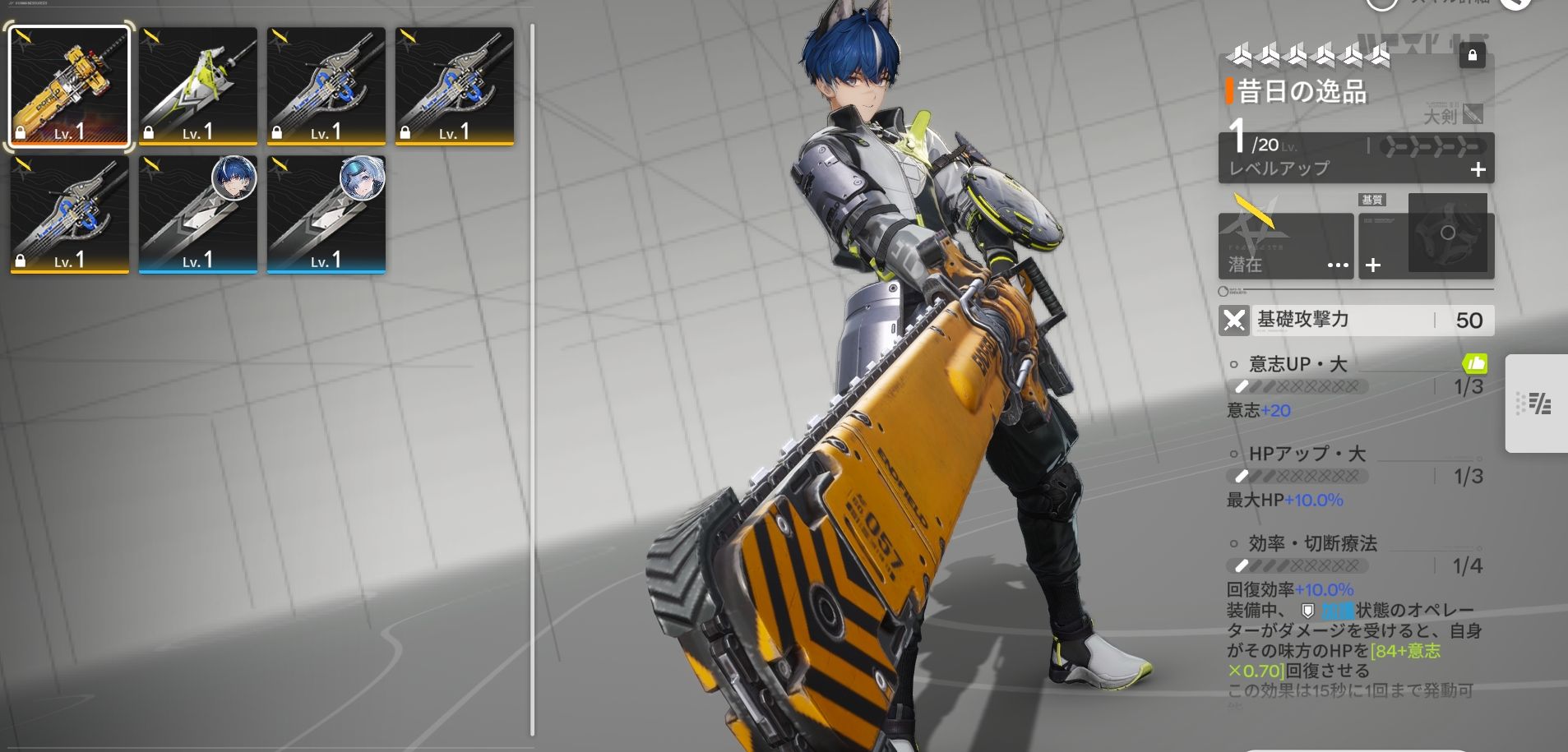Add a 基質 essence to the weapon
Viewport: 1568px width, 752px height.
click(1373, 265)
